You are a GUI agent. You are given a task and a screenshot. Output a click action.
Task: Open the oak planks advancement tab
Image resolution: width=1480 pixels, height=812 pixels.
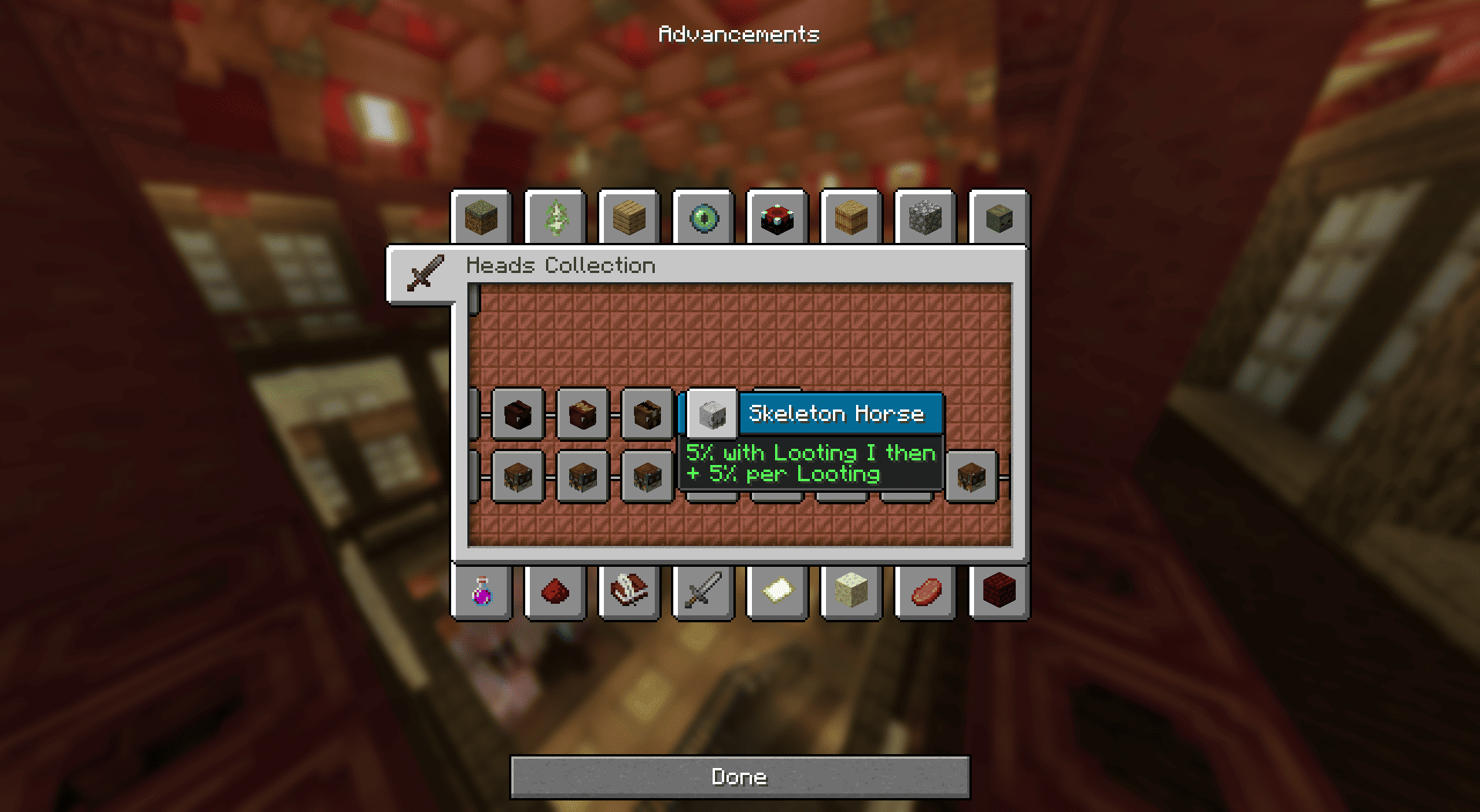pos(629,218)
